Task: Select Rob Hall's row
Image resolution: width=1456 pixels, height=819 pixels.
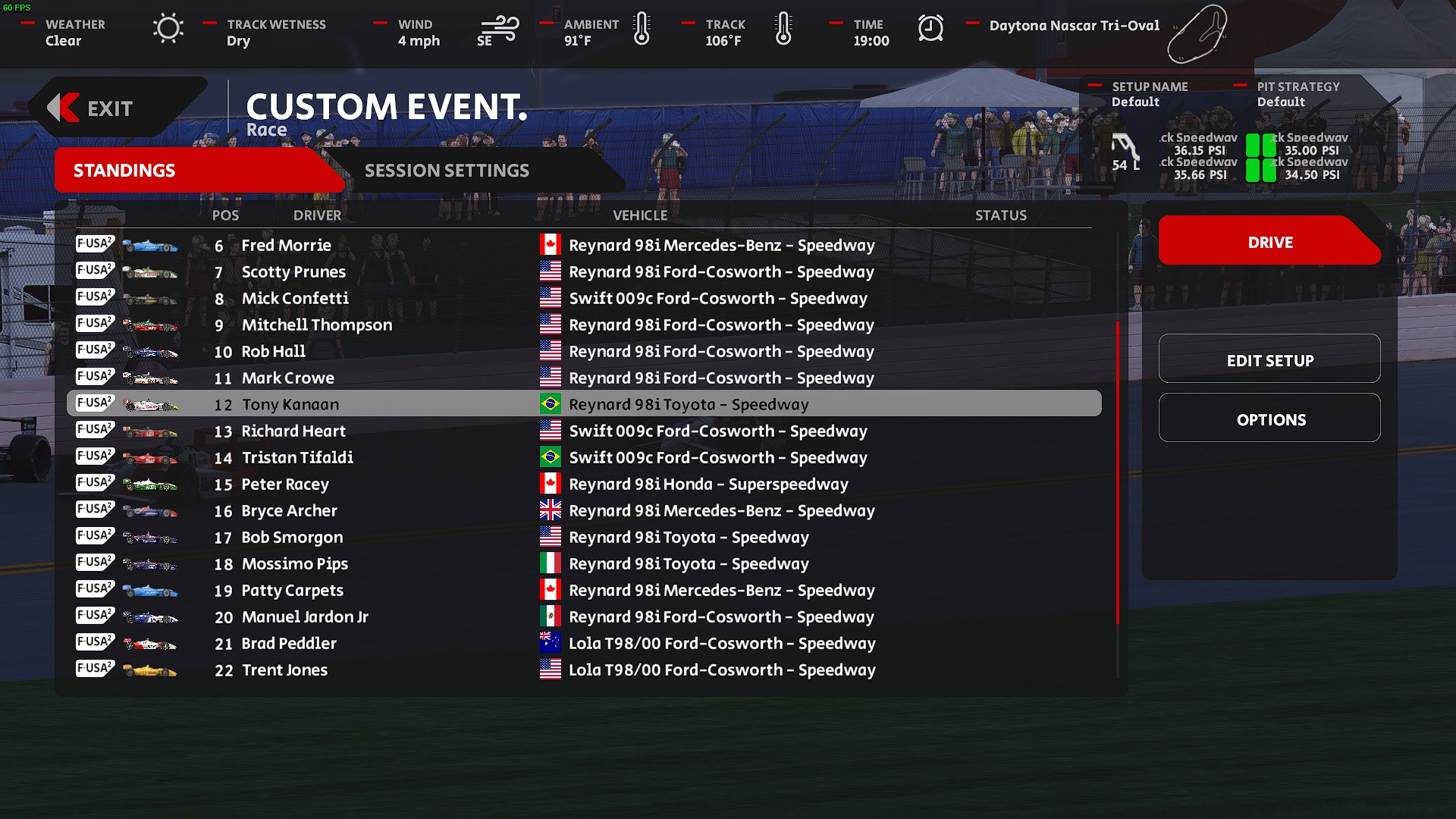Action: pyautogui.click(x=273, y=351)
